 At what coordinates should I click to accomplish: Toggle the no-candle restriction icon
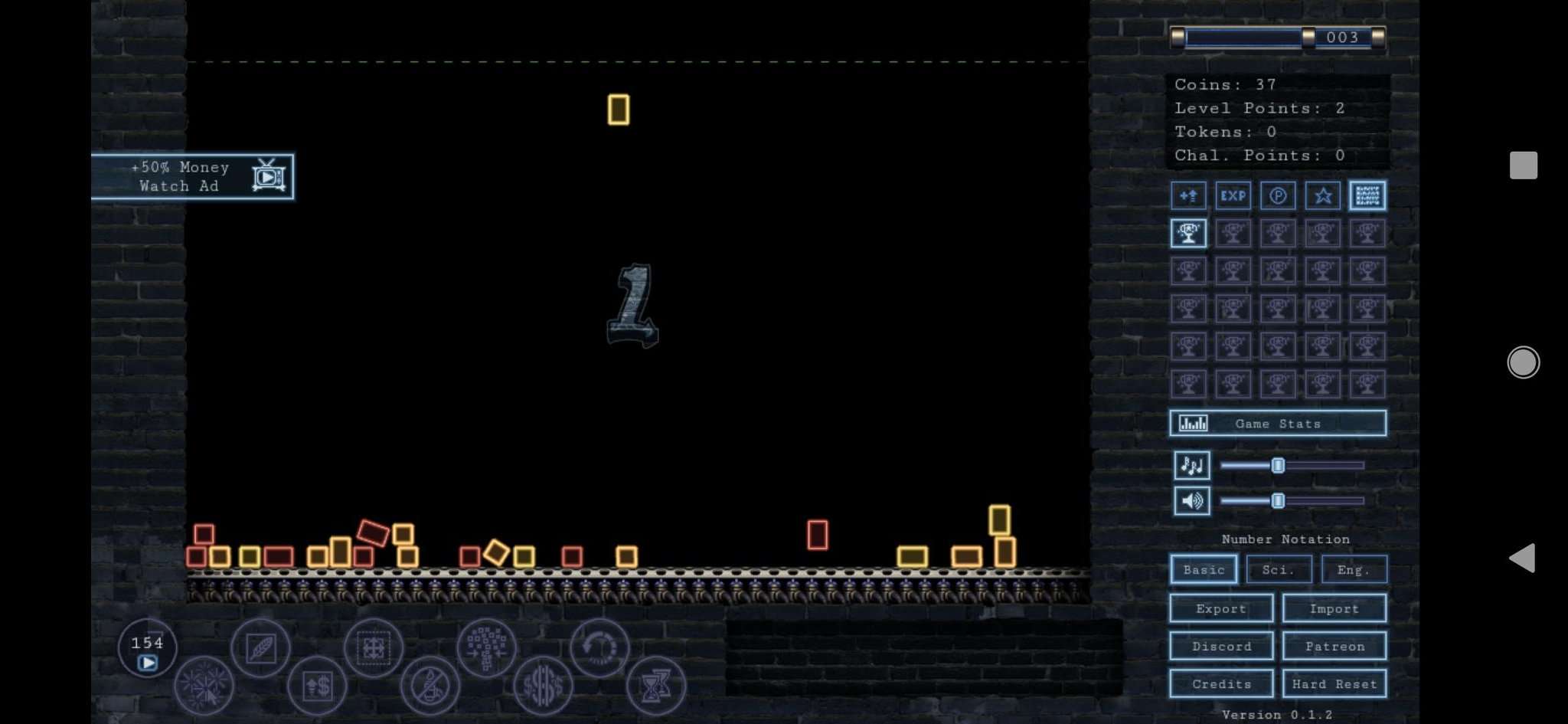click(430, 686)
